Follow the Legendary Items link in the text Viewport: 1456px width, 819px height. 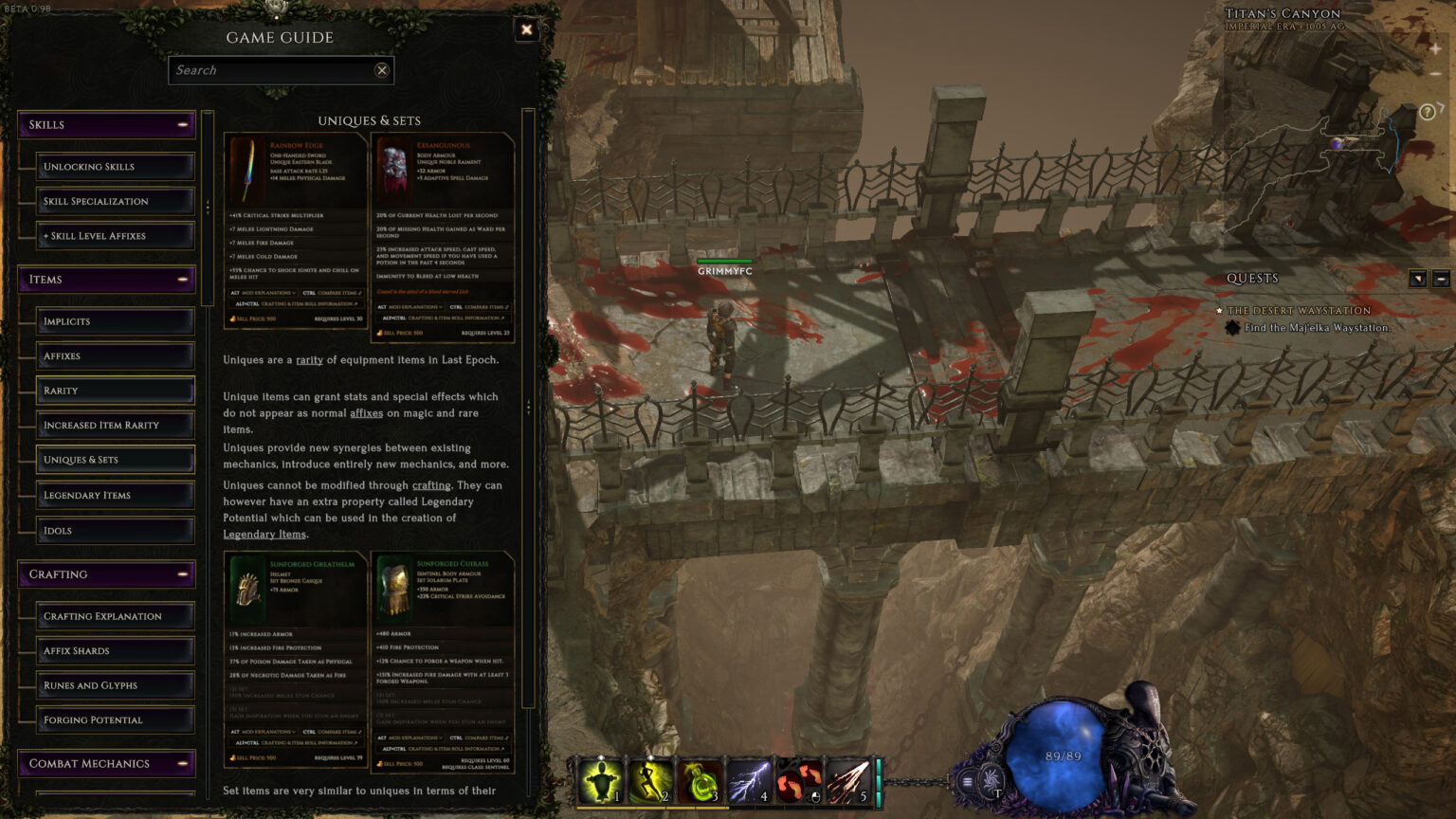click(265, 534)
